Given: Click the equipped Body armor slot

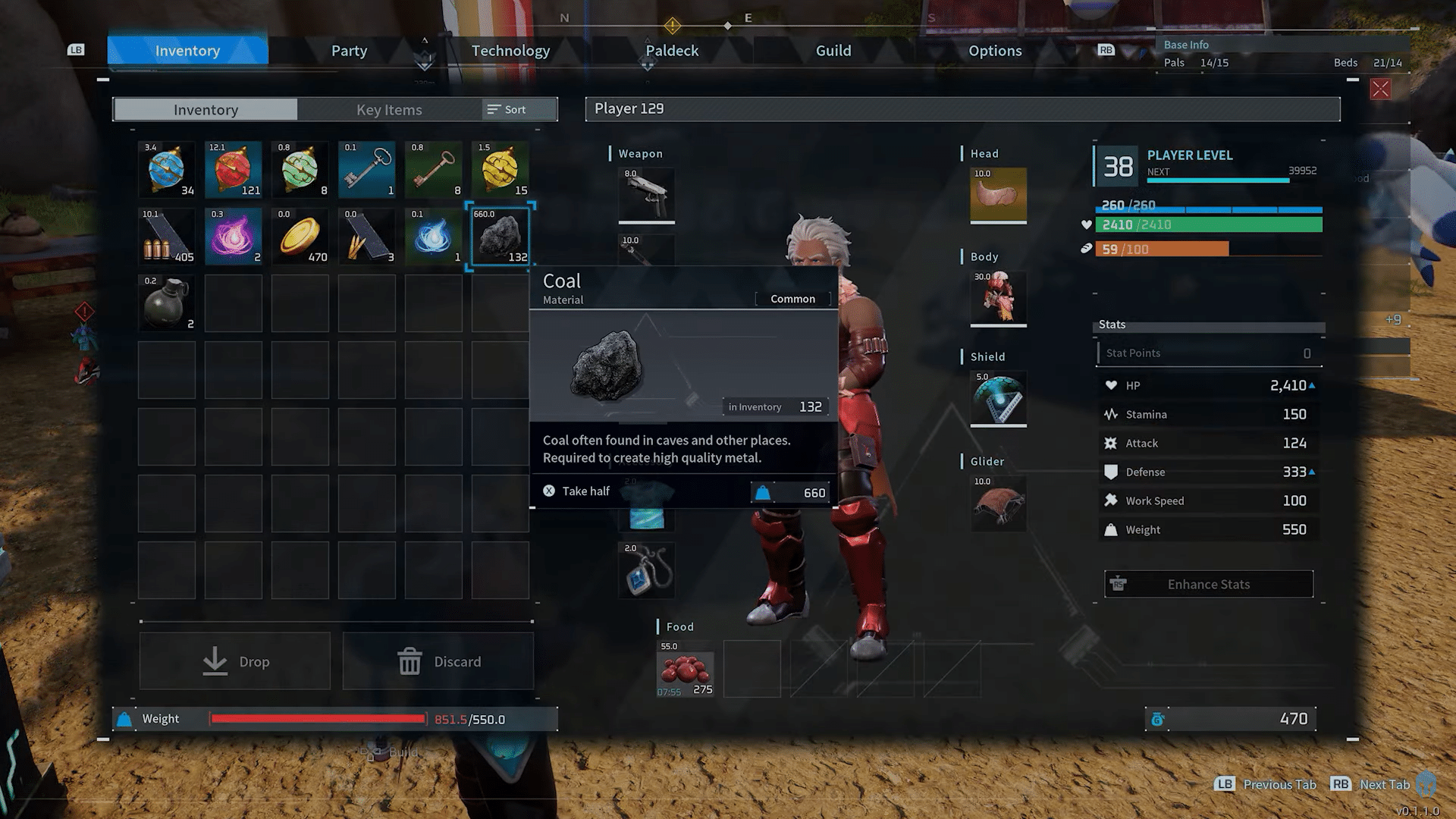Looking at the screenshot, I should point(997,298).
